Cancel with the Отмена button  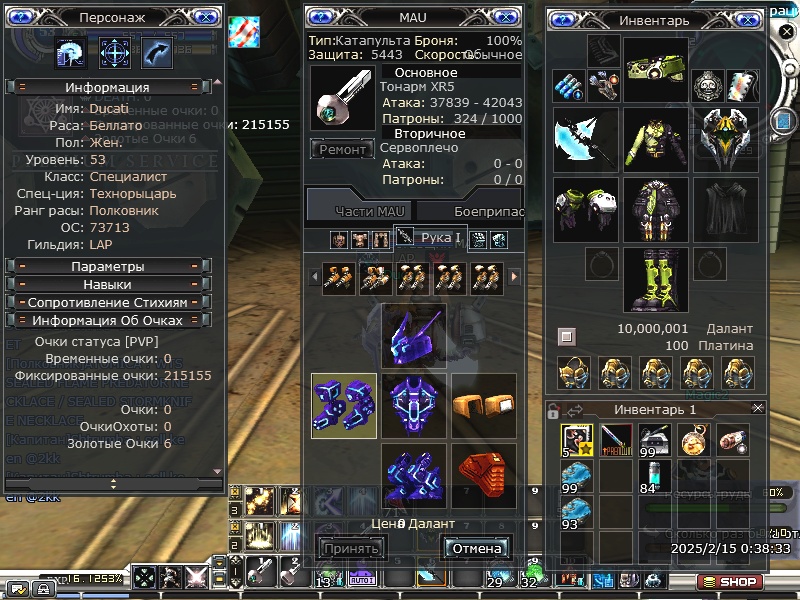point(476,548)
